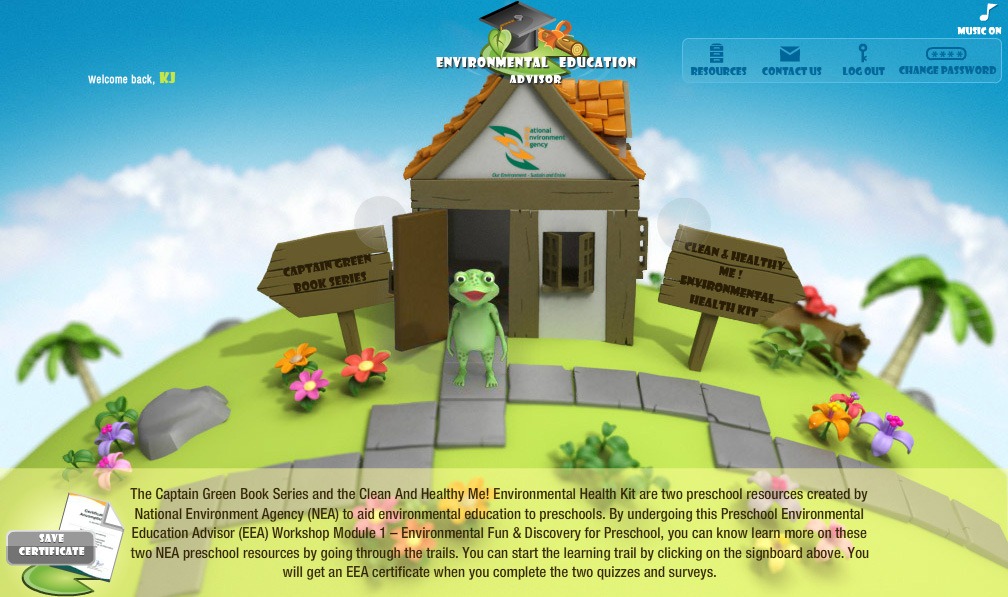The width and height of the screenshot is (1008, 597).
Task: Open the Resources menu
Action: (x=718, y=60)
